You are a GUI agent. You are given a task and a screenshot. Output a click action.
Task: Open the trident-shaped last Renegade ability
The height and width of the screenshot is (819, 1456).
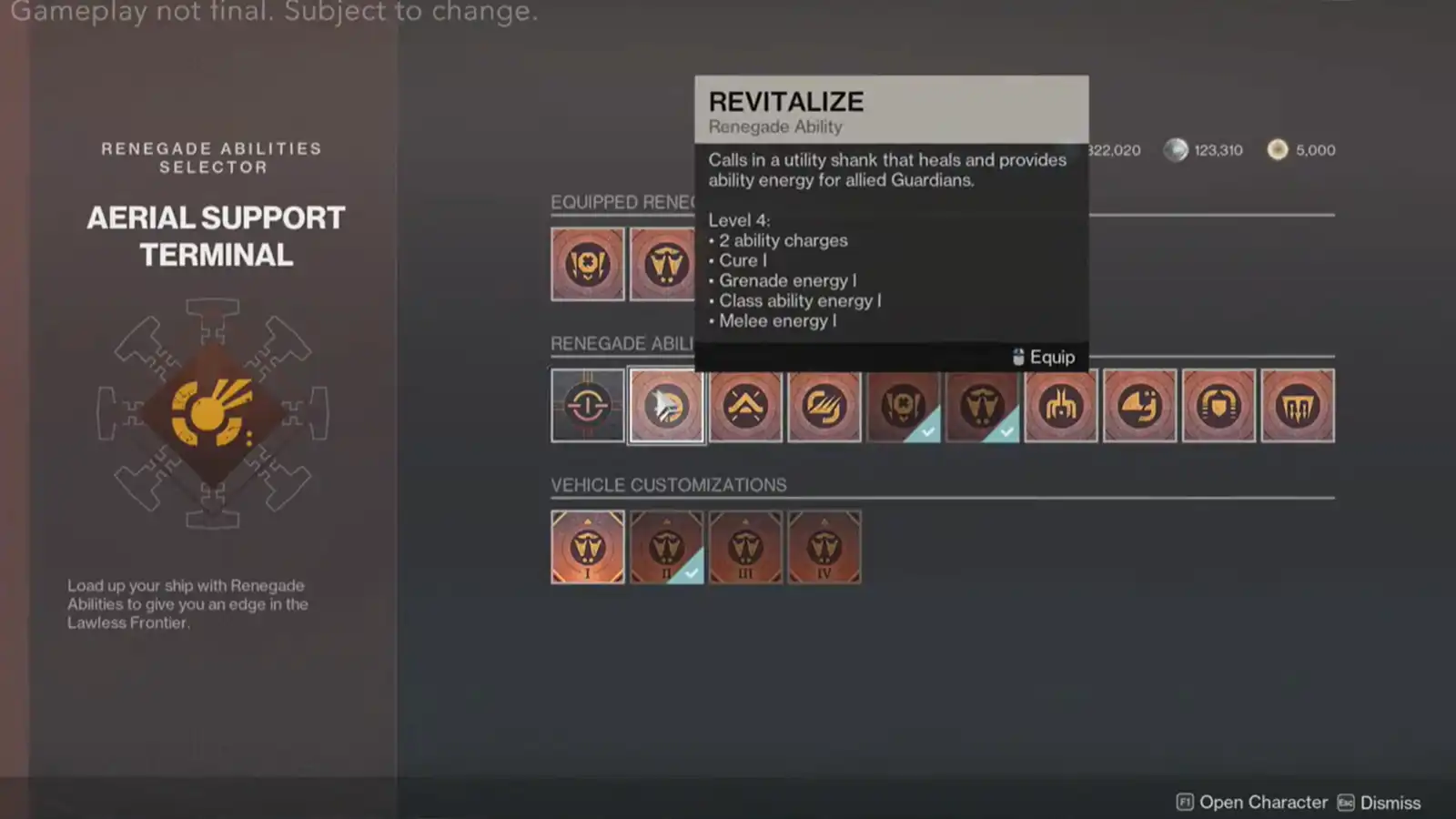tap(1298, 406)
